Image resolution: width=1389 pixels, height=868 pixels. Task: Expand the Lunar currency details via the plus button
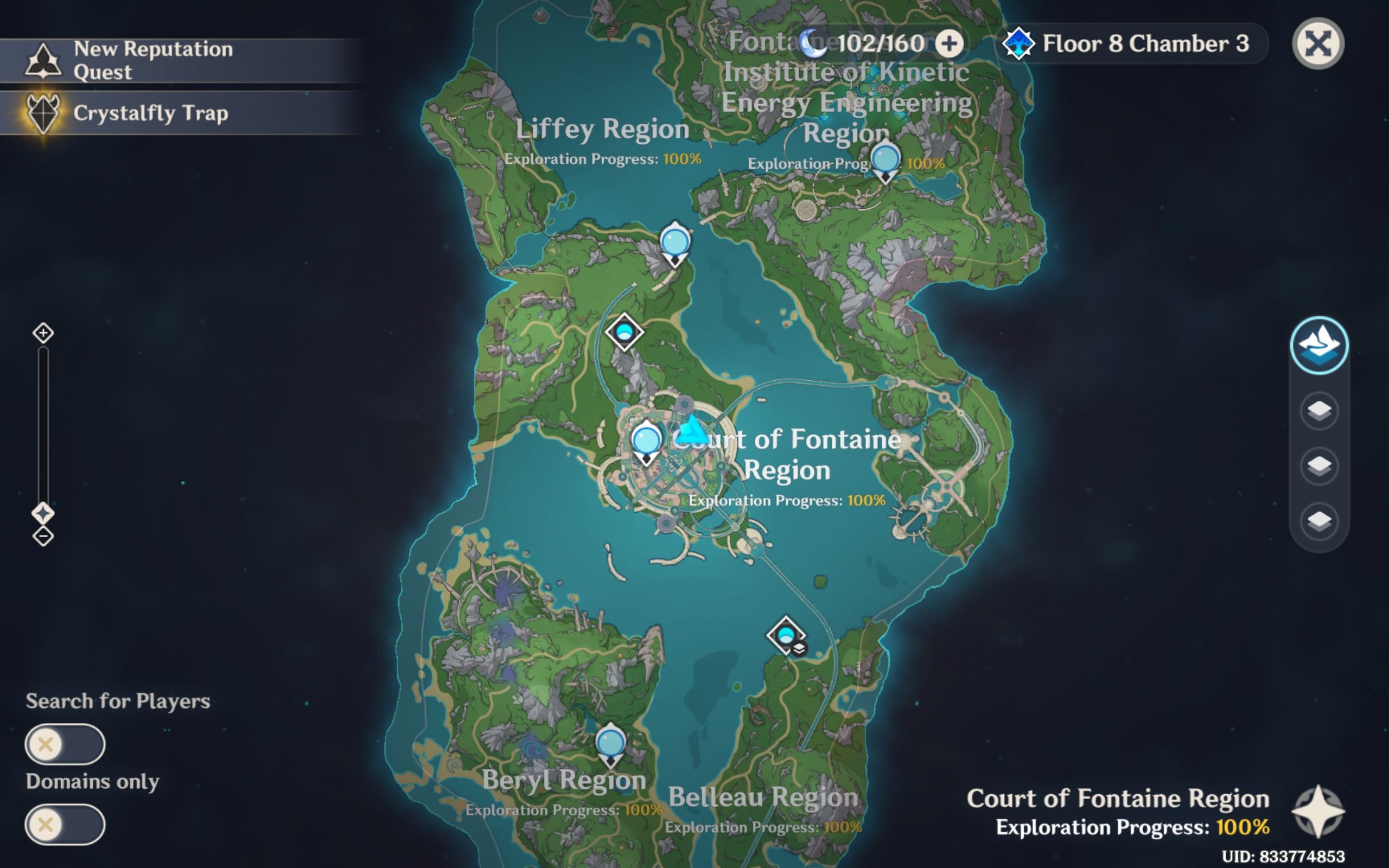click(951, 43)
